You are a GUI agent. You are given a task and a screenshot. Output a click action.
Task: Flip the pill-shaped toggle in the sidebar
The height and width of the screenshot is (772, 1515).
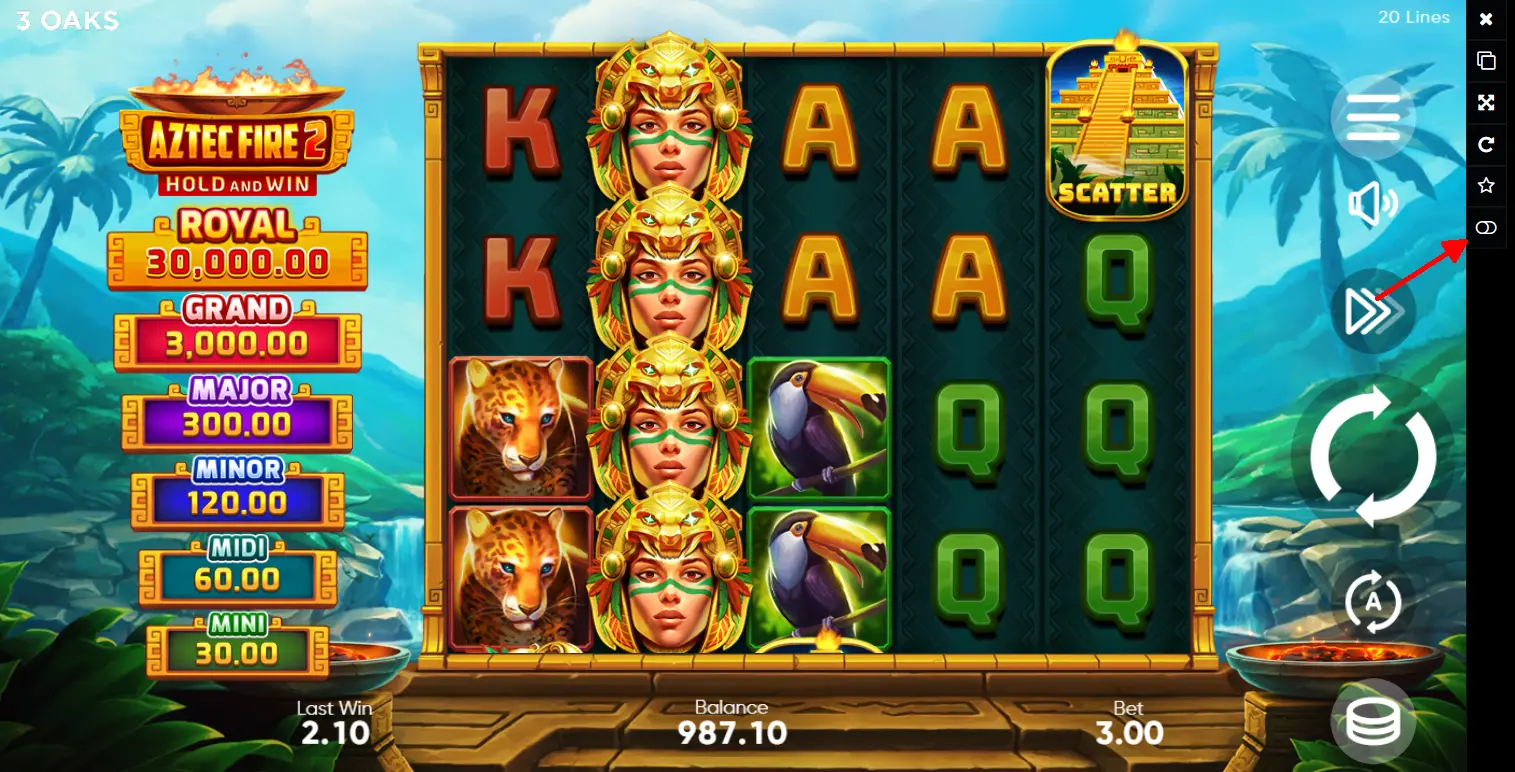[x=1486, y=228]
